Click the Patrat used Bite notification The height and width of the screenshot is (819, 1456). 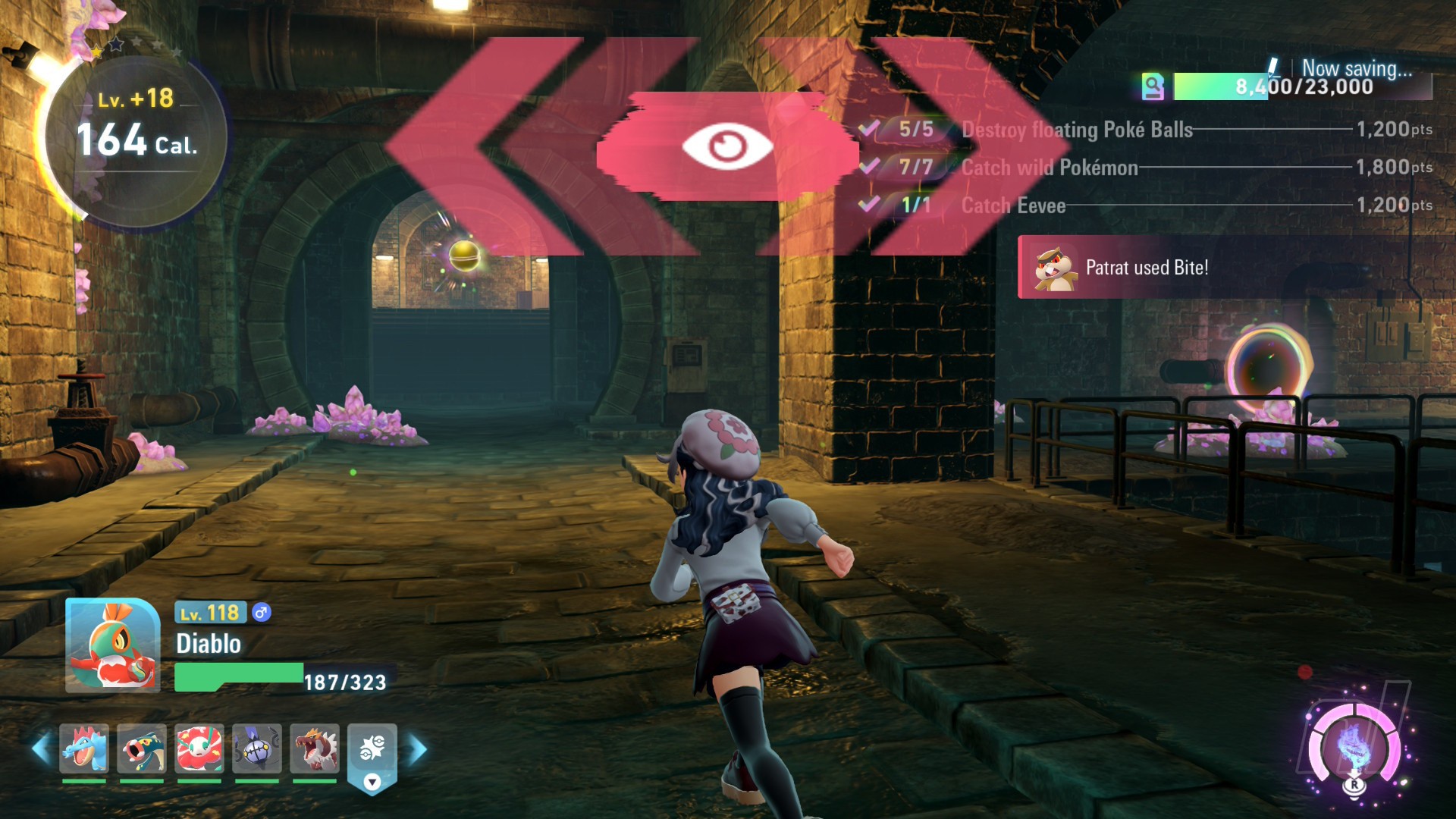1145,268
